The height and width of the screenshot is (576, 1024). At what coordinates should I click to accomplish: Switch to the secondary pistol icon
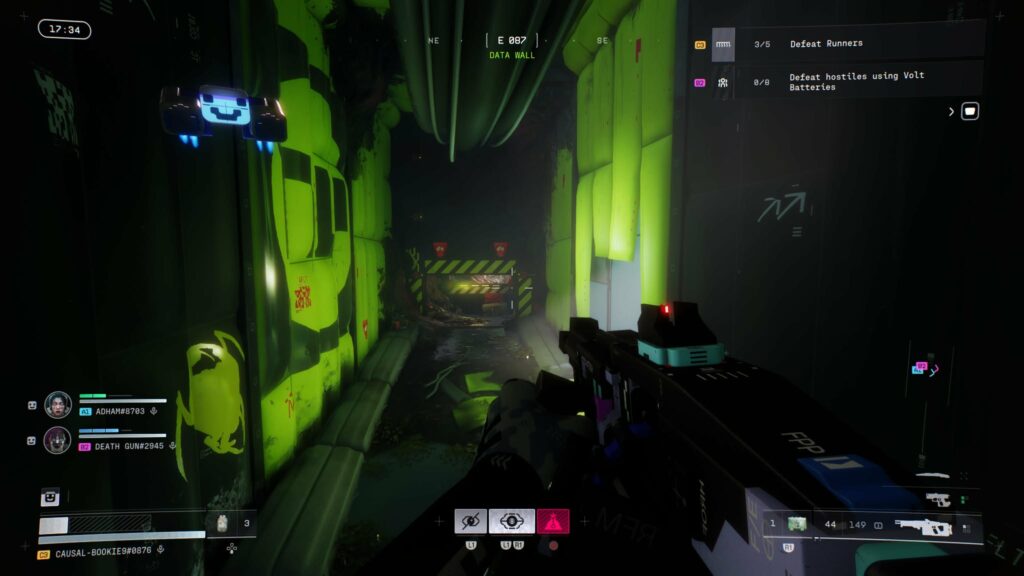click(937, 498)
